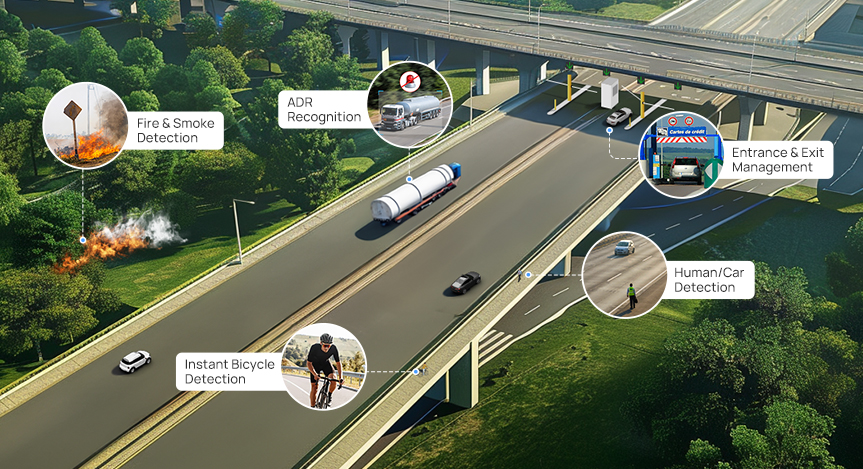
Task: Choose the ADR Recognition label
Action: click(324, 110)
